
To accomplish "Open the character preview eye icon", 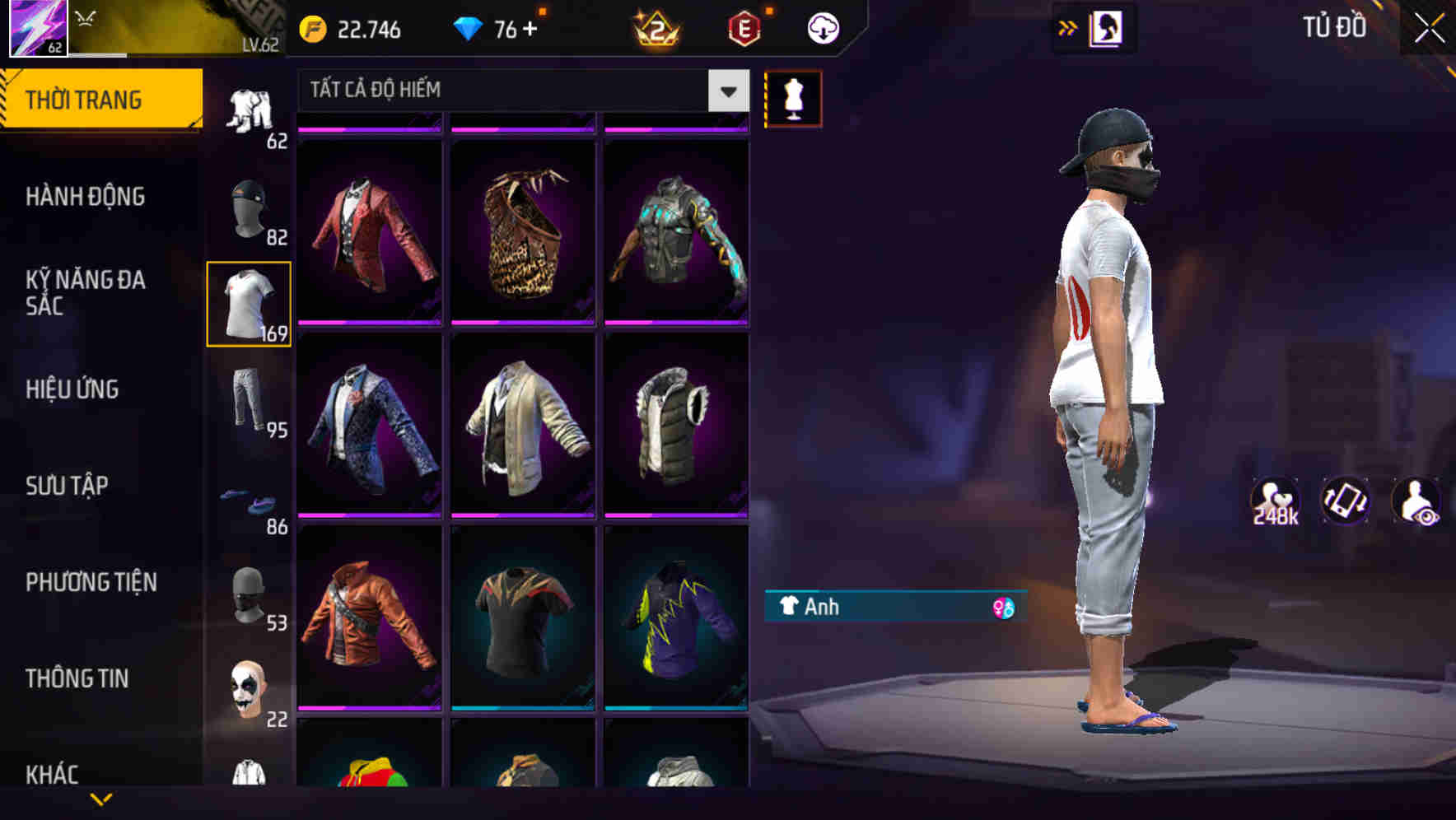I will 1416,502.
